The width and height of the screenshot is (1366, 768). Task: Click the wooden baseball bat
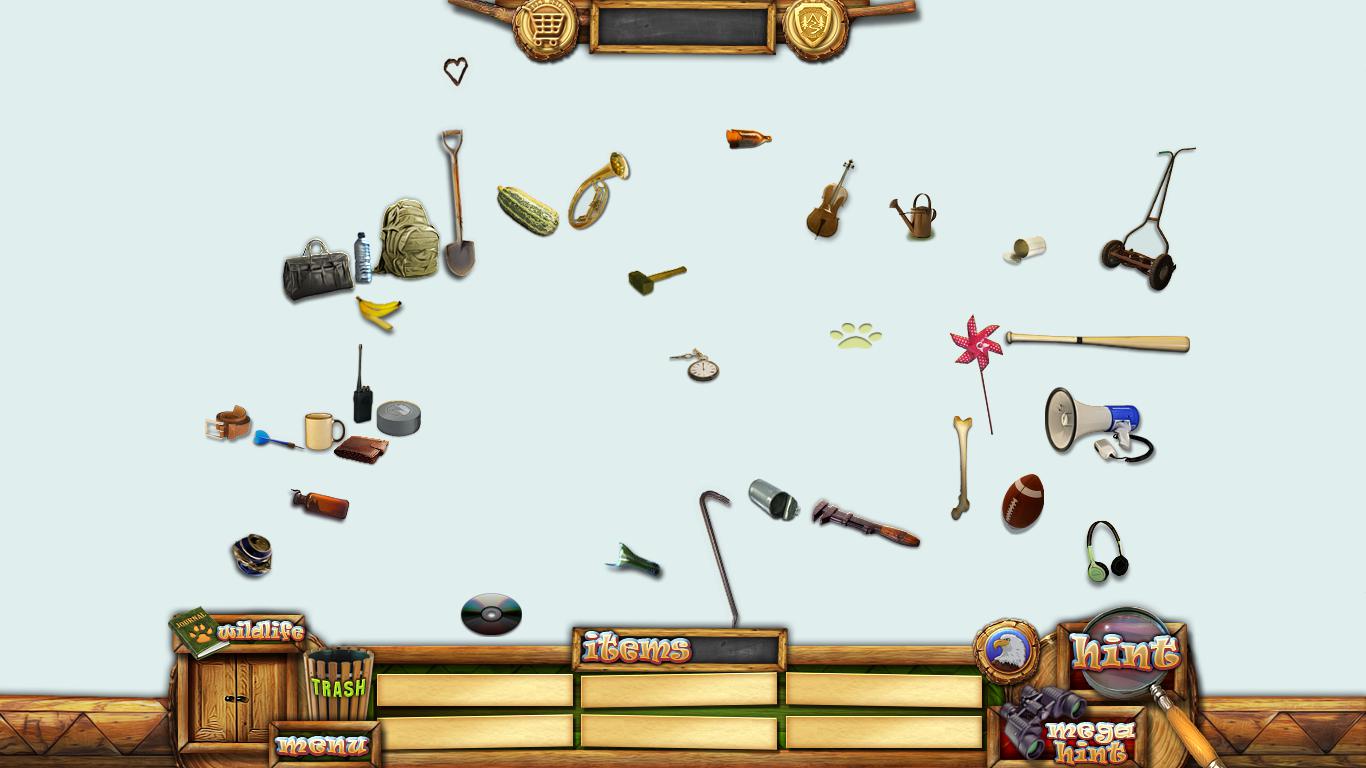point(1097,342)
